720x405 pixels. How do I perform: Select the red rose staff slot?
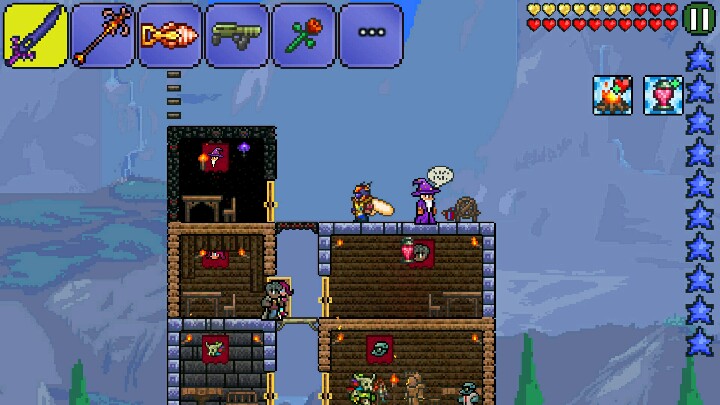click(303, 35)
